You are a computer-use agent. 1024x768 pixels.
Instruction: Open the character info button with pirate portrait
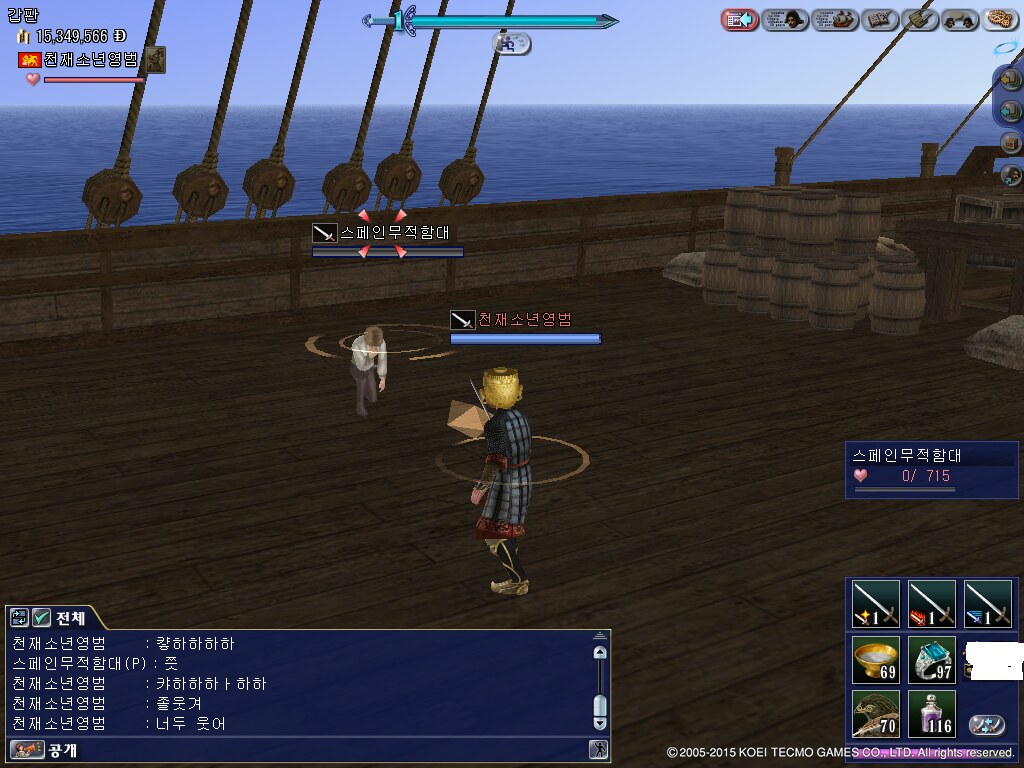coord(785,19)
